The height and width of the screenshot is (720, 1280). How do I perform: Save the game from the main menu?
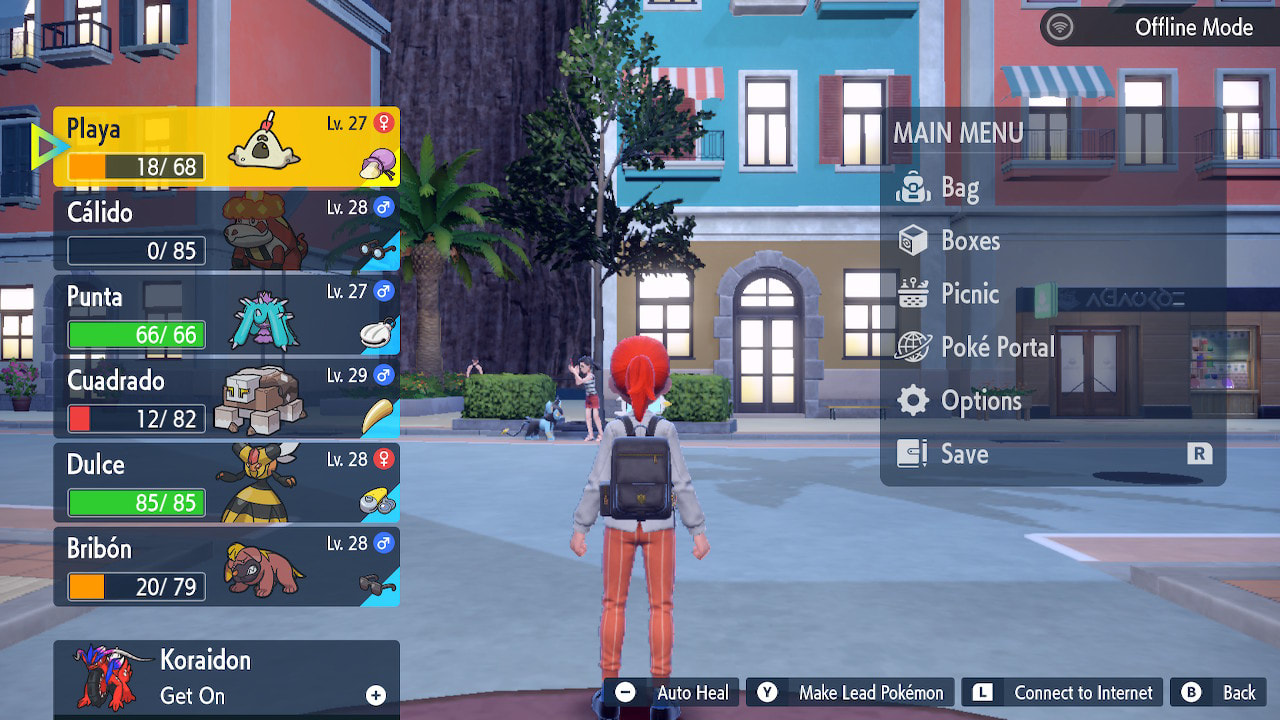click(x=964, y=454)
